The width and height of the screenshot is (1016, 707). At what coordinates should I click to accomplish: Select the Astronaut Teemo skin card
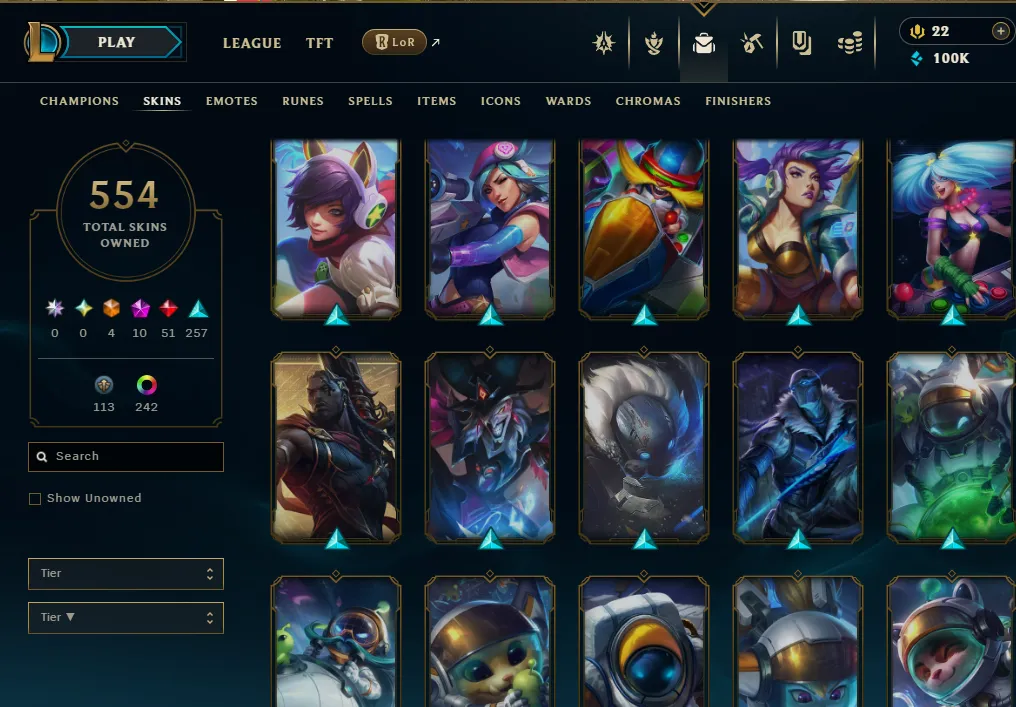(x=952, y=640)
